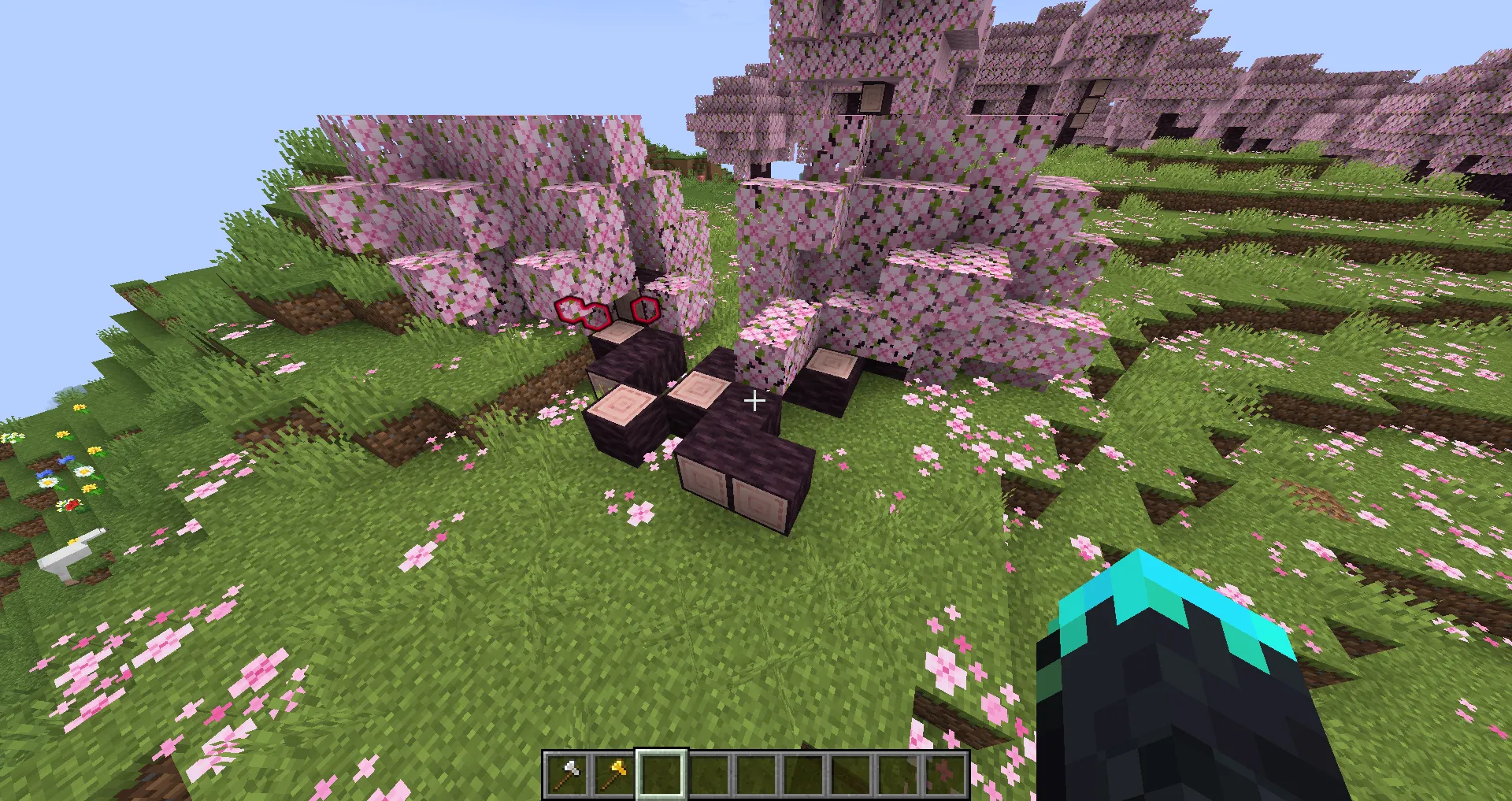Image resolution: width=1512 pixels, height=801 pixels.
Task: Click the red tulip near the grass edge
Action: [x=72, y=504]
